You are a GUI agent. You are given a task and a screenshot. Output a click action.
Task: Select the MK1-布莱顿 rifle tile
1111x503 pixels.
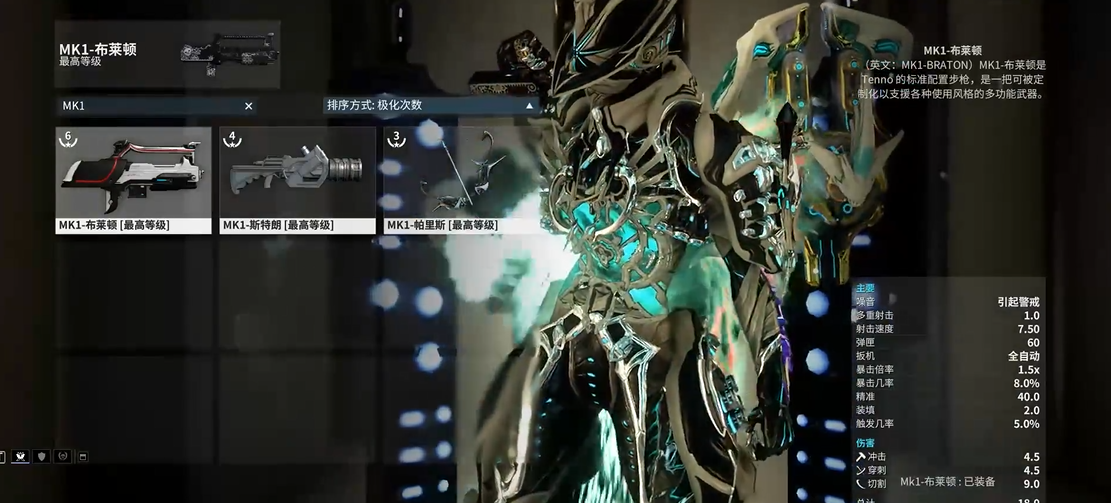[x=133, y=179]
